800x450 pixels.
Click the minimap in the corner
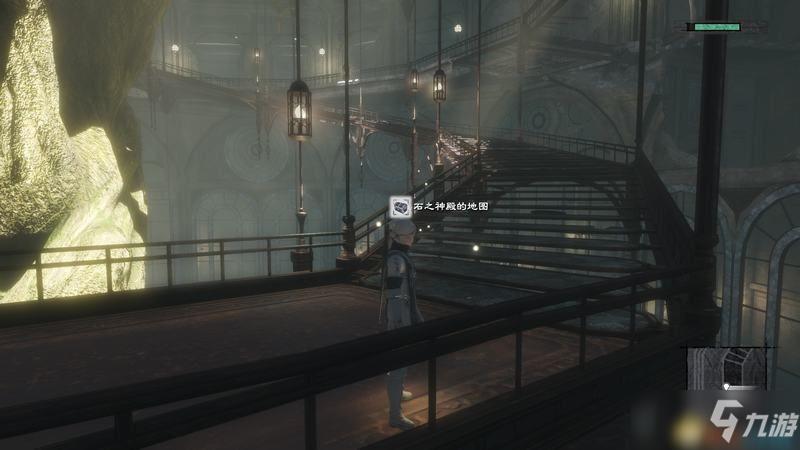click(728, 369)
